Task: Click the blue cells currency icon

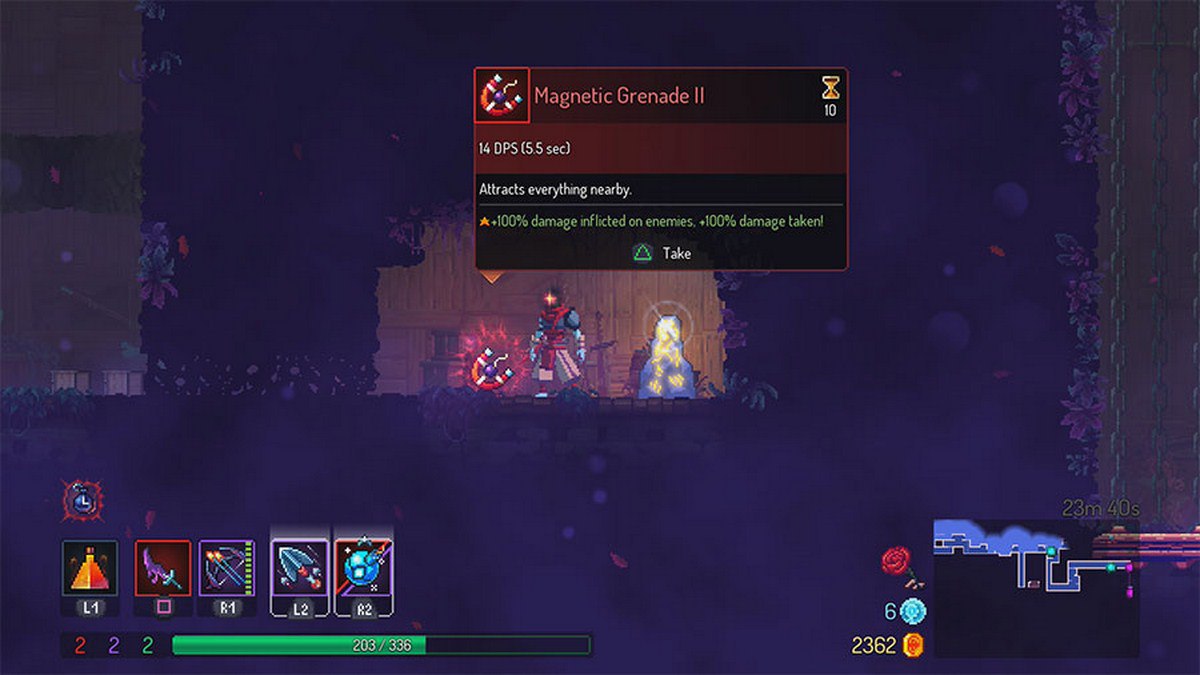Action: tap(913, 611)
